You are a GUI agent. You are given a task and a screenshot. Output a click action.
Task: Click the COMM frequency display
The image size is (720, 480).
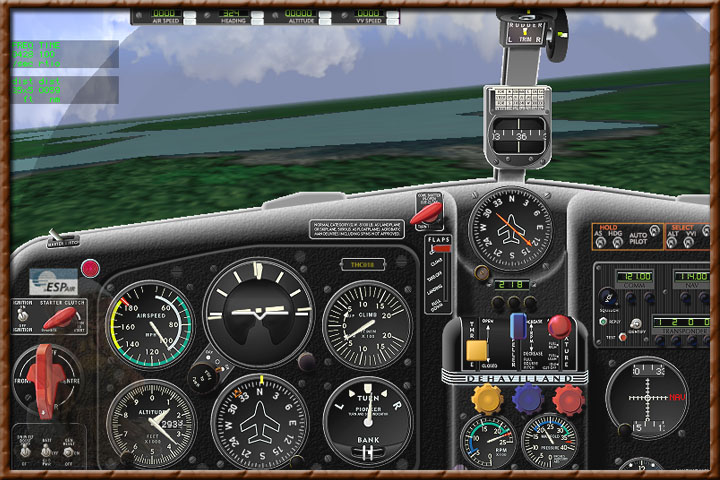636,275
